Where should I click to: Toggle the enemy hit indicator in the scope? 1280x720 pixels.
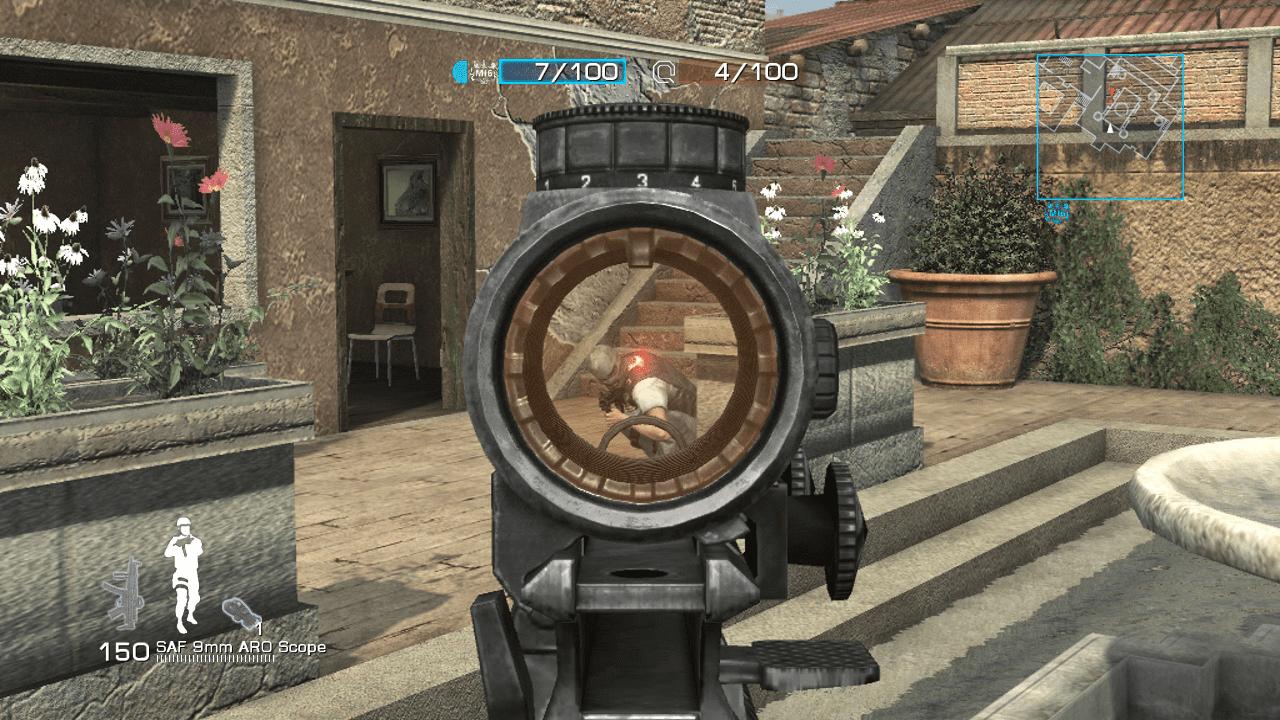(x=638, y=362)
